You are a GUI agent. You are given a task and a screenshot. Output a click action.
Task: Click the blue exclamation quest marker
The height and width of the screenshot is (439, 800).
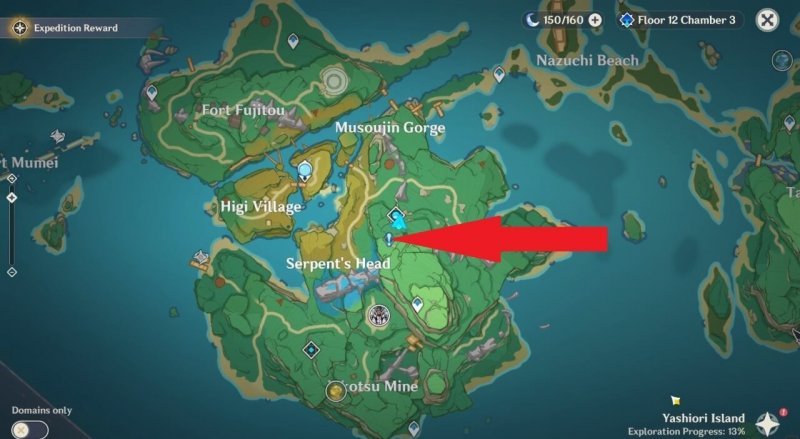tap(388, 239)
